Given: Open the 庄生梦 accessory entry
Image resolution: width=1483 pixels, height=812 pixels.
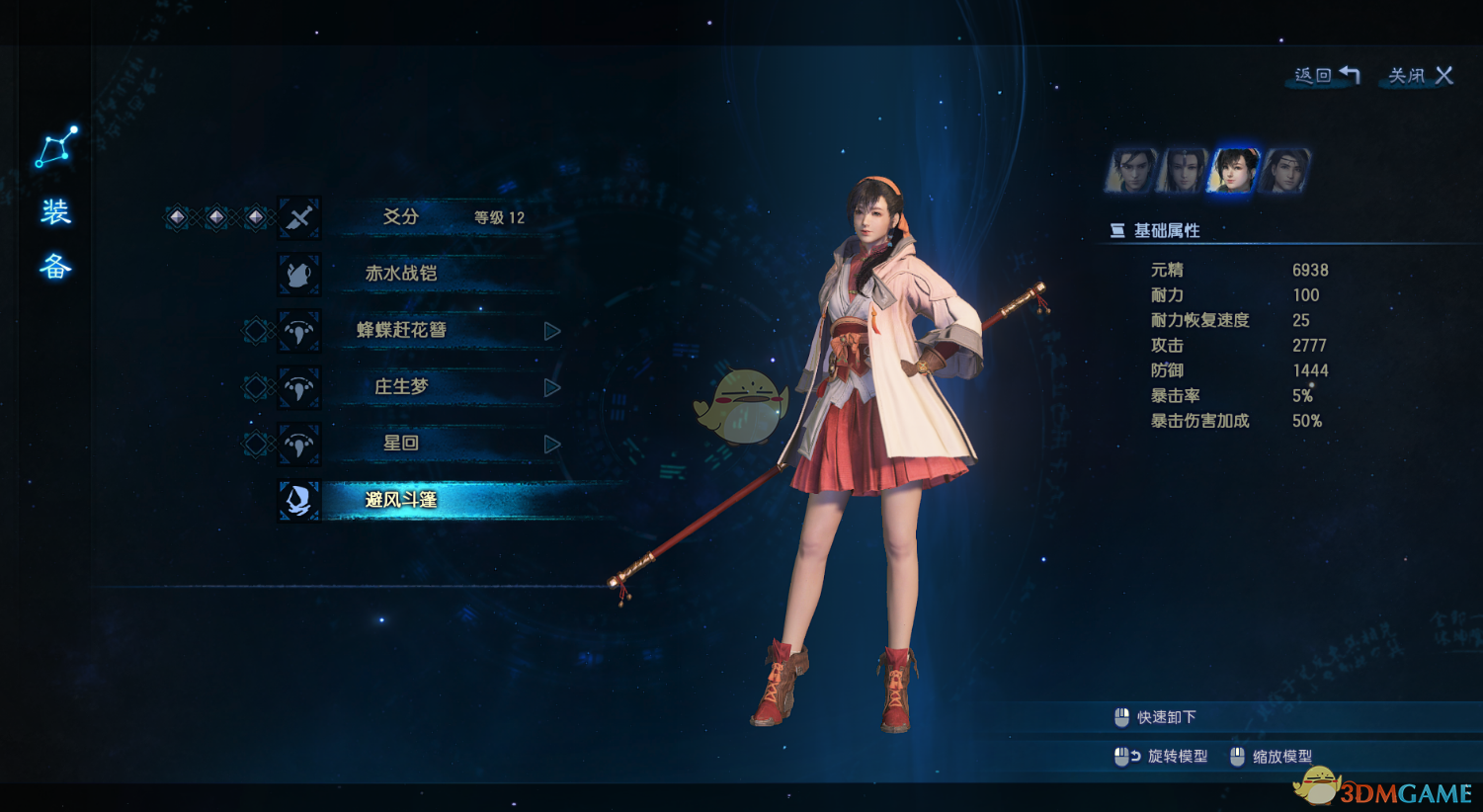Looking at the screenshot, I should coord(401,386).
